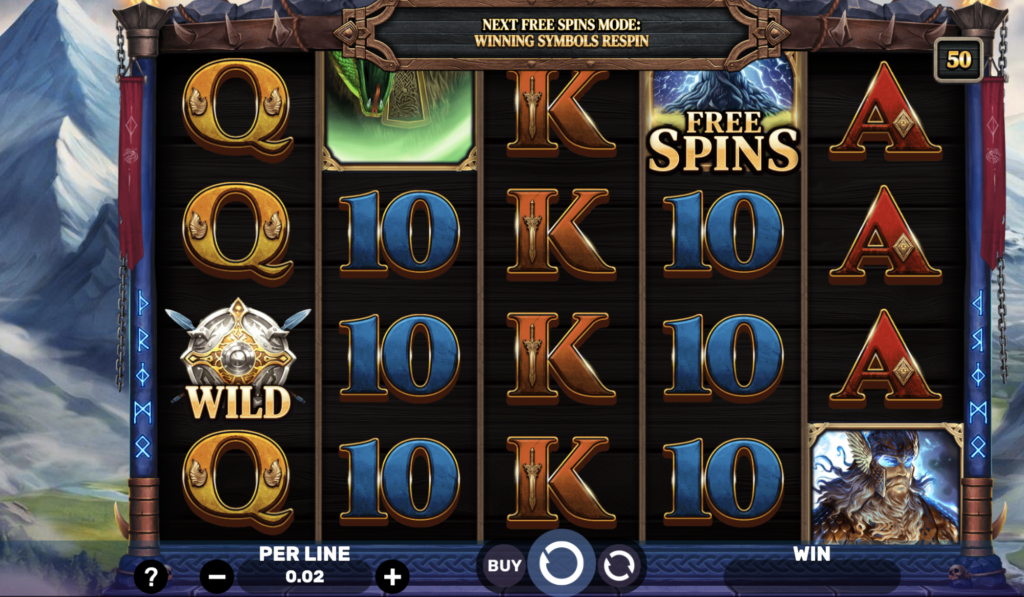The height and width of the screenshot is (597, 1024).
Task: Increase the per line bet with plus
Action: pyautogui.click(x=392, y=576)
